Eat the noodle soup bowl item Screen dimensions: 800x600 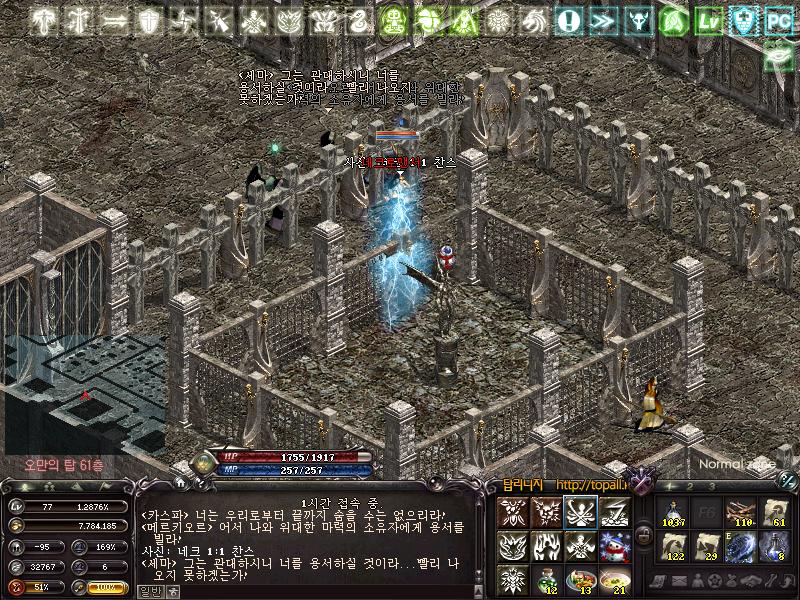[x=614, y=578]
